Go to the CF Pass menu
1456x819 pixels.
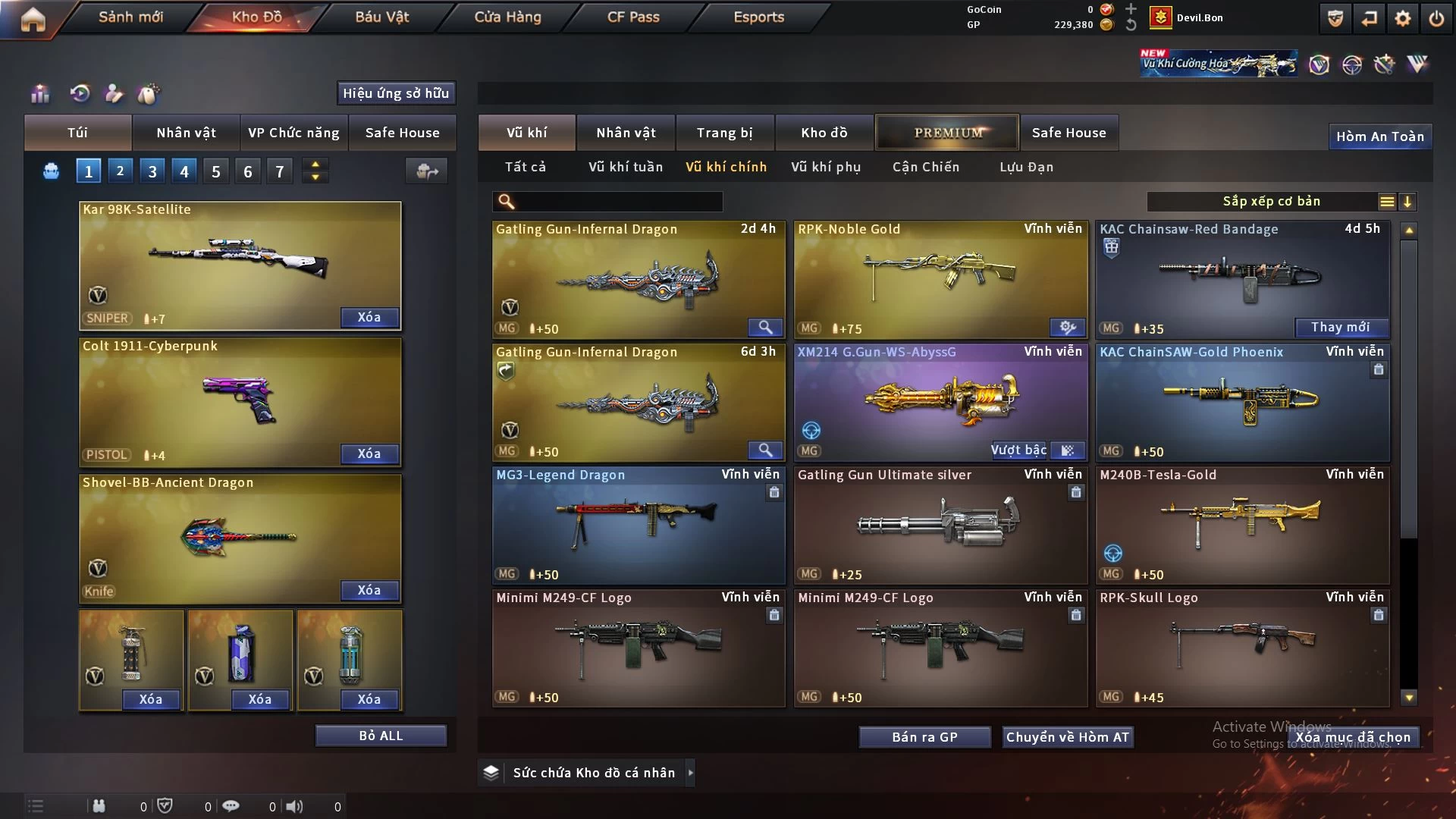pyautogui.click(x=633, y=17)
